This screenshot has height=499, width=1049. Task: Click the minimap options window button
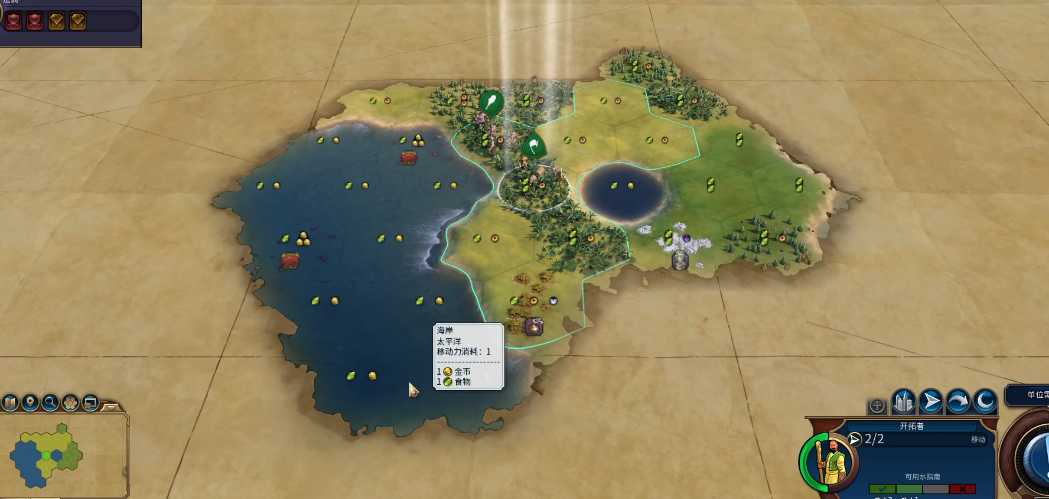90,403
